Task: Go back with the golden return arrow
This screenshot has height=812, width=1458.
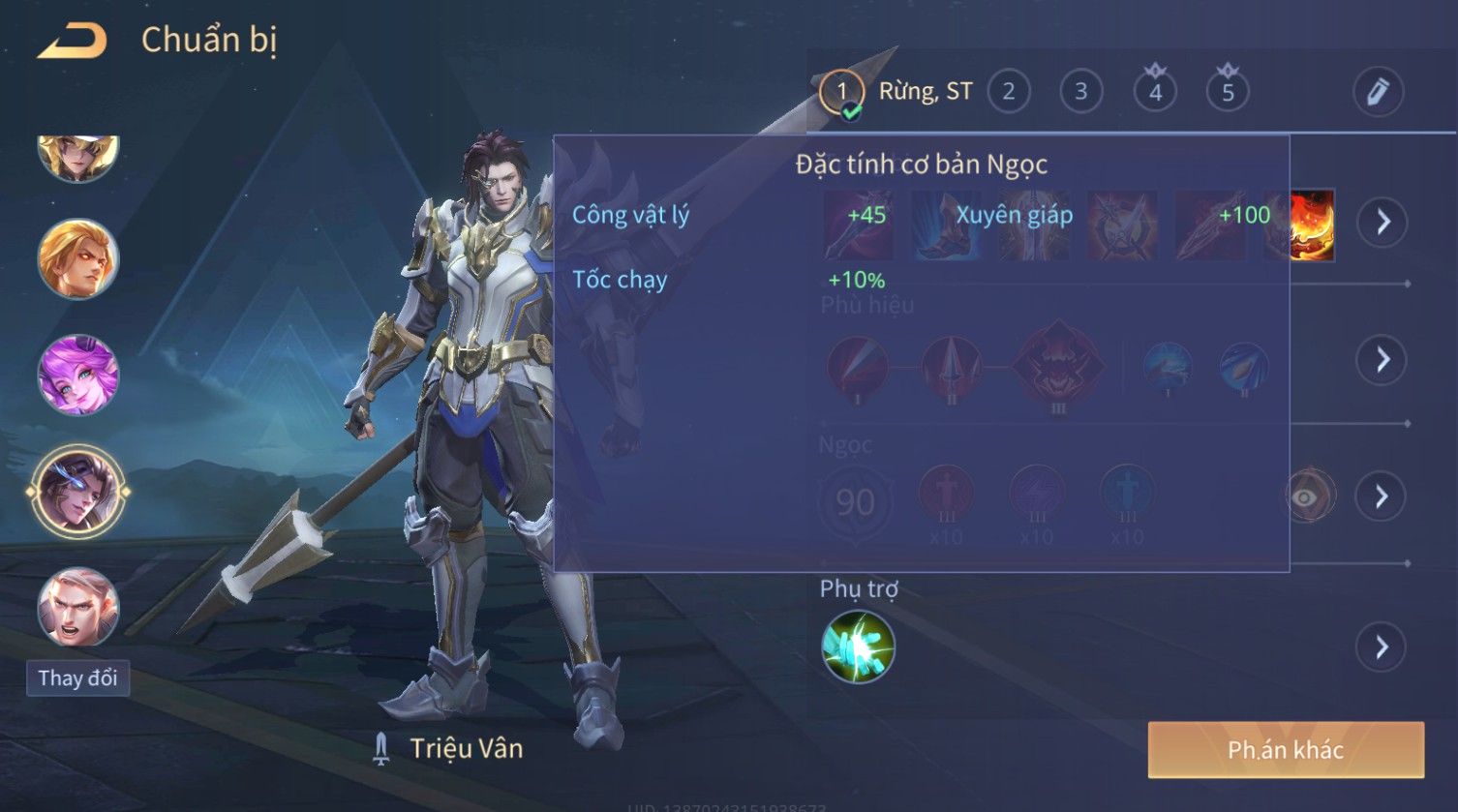Action: click(x=73, y=41)
